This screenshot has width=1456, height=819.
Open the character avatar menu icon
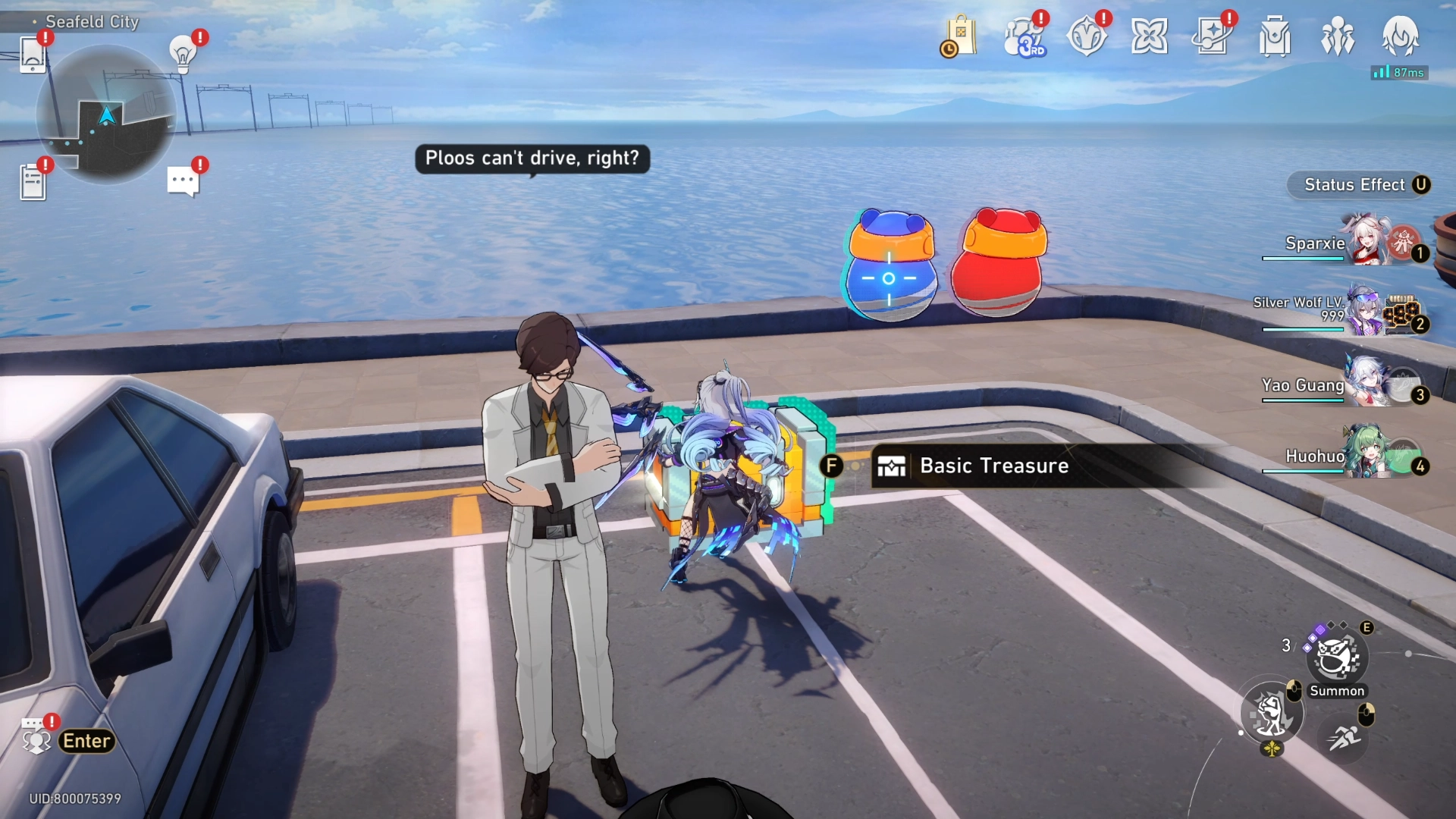point(1401,38)
